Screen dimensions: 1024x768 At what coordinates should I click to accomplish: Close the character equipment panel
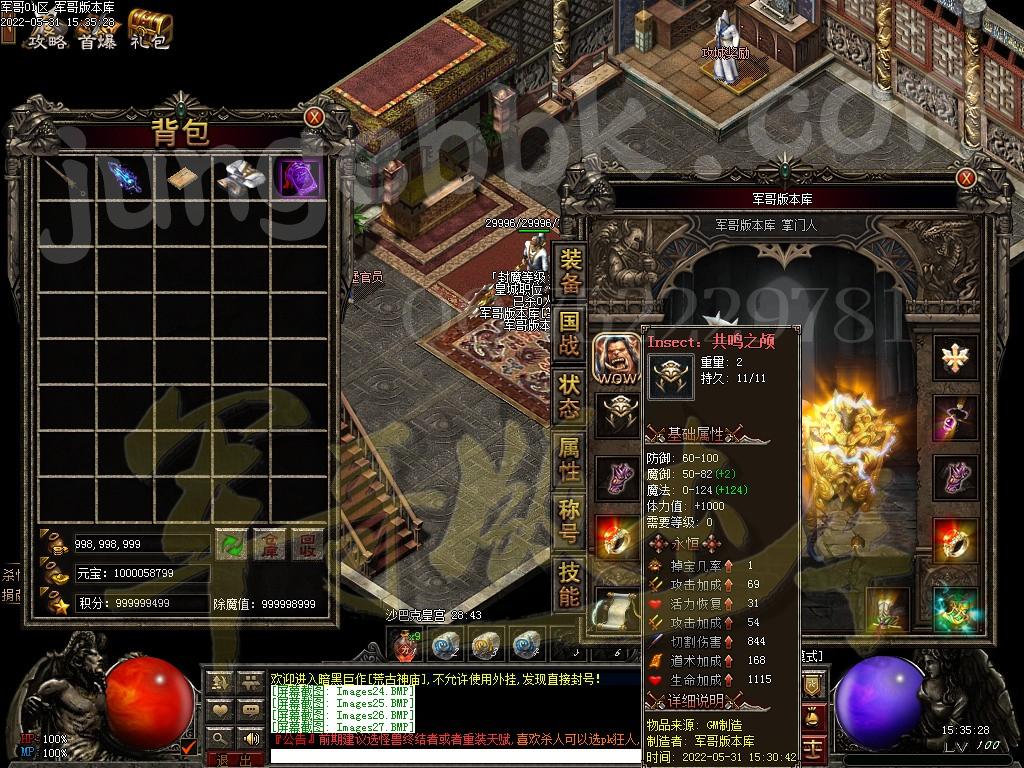(x=965, y=178)
